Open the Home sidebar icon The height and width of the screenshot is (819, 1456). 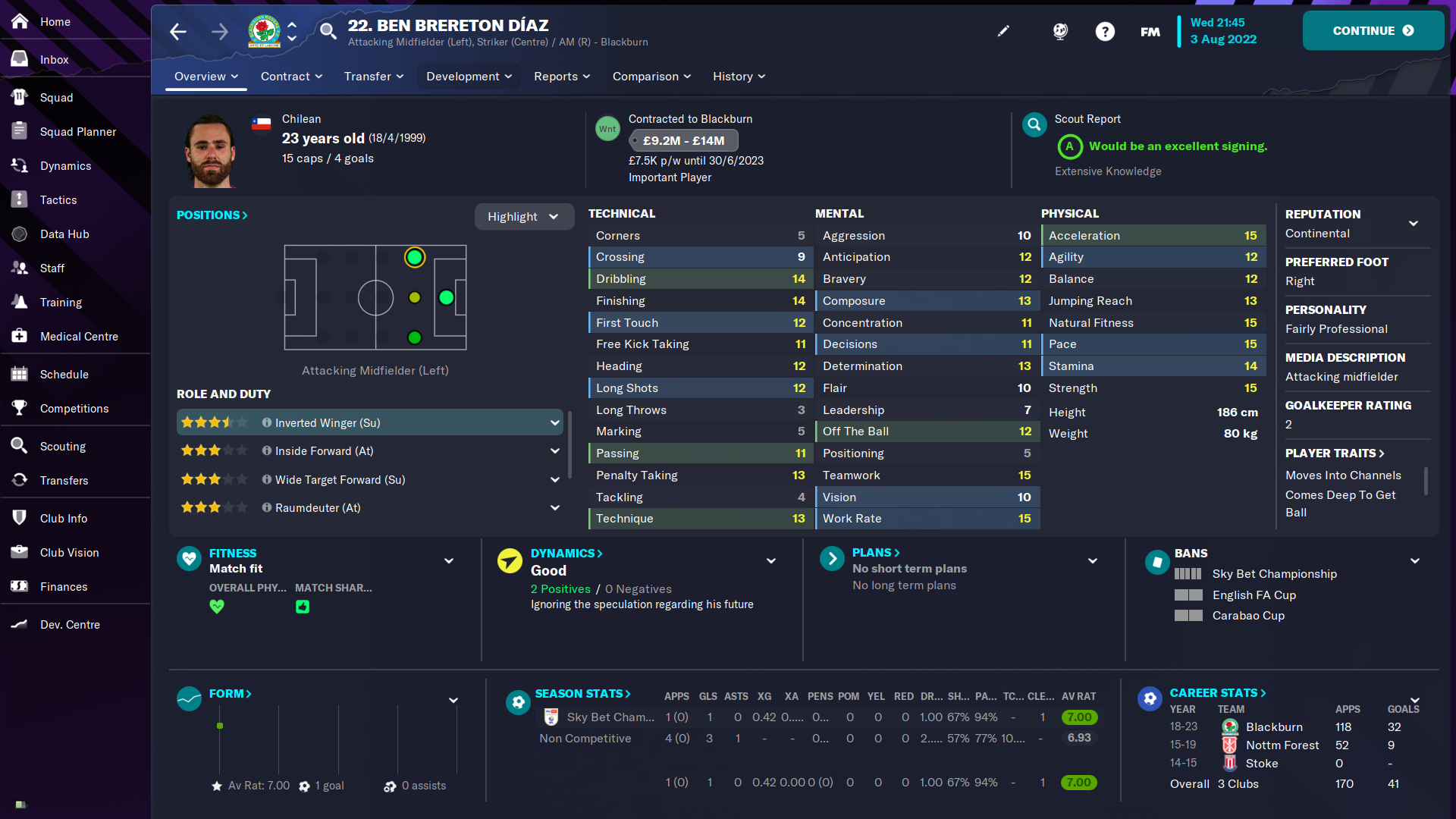[20, 21]
